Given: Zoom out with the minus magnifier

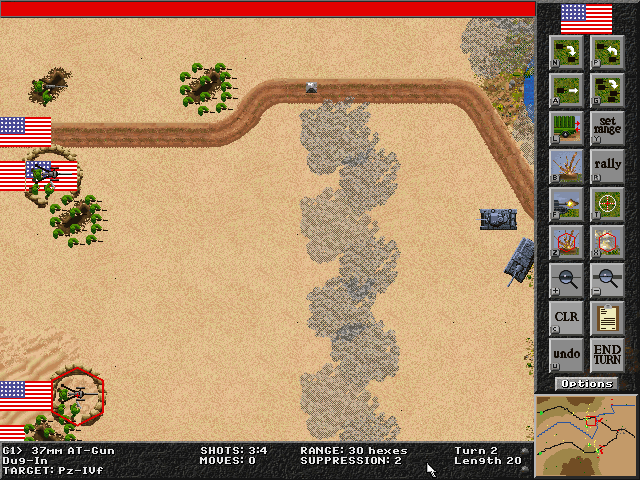Looking at the screenshot, I should click(x=607, y=280).
